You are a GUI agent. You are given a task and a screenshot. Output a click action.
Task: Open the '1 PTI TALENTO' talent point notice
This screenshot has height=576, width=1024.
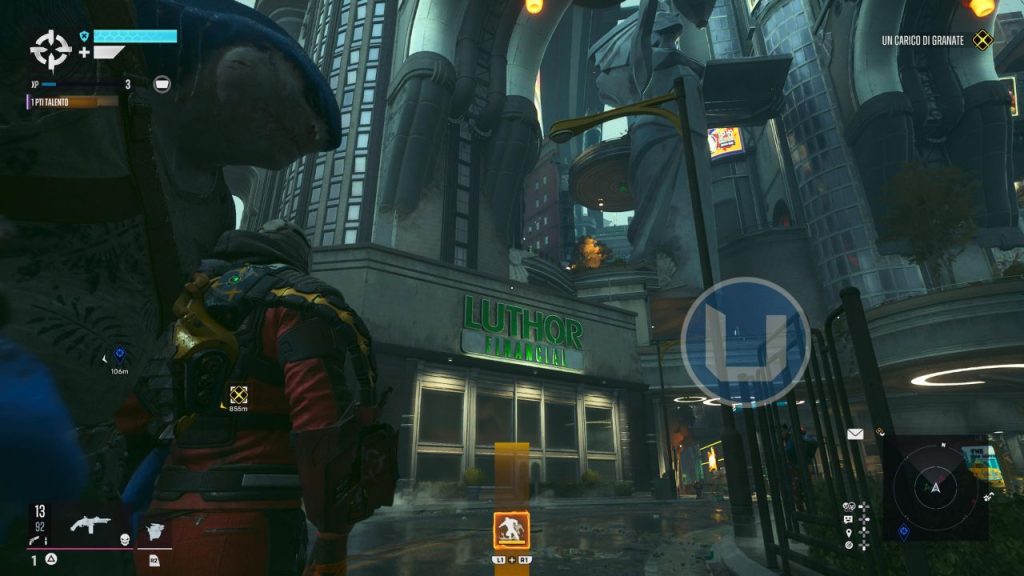click(72, 101)
